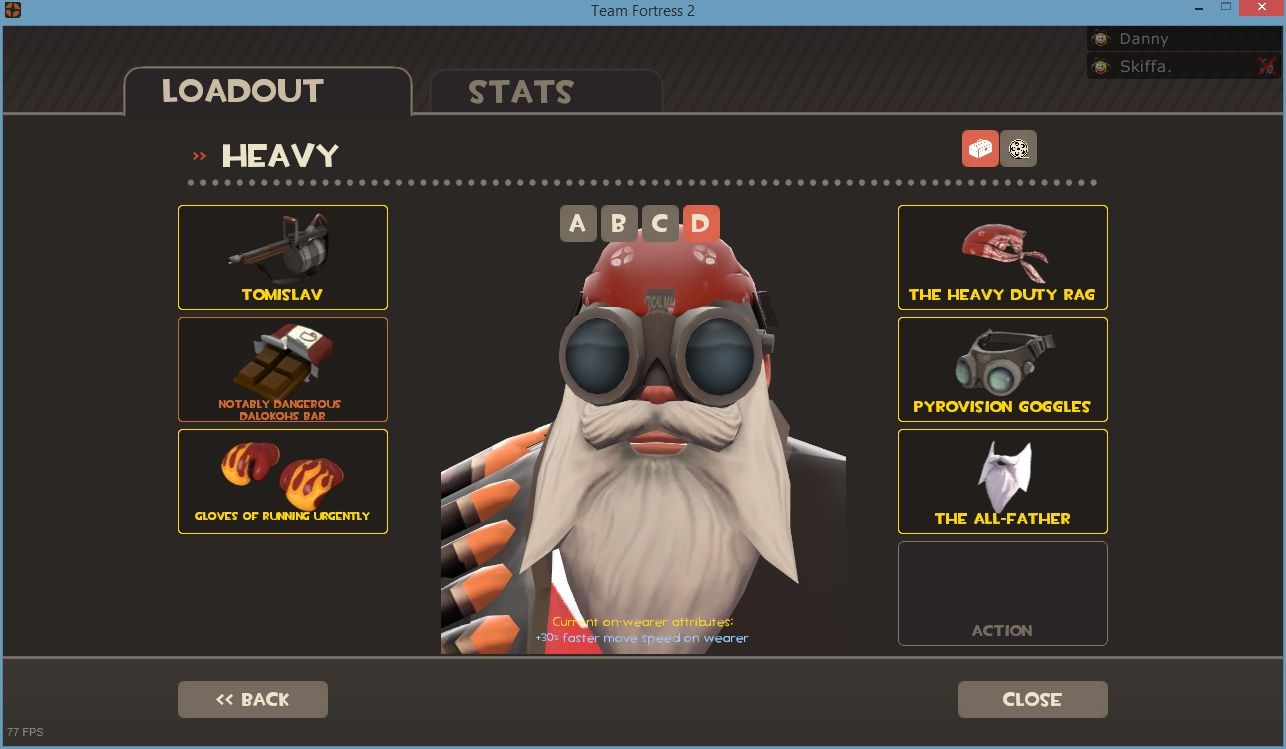This screenshot has width=1286, height=749.
Task: Go back with the Back button
Action: point(253,699)
